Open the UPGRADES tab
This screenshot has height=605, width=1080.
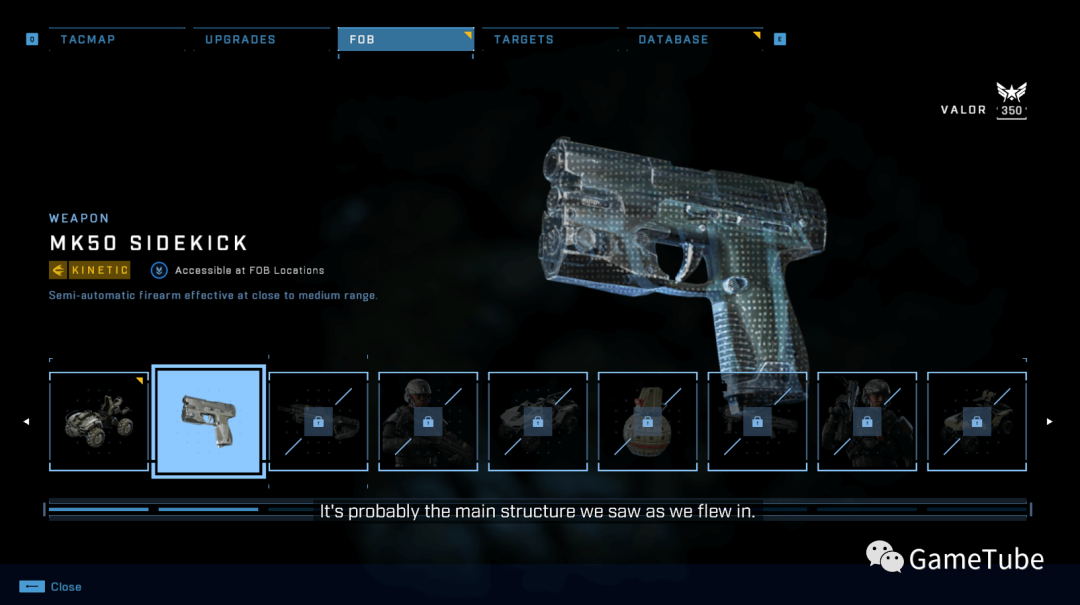[x=240, y=40]
